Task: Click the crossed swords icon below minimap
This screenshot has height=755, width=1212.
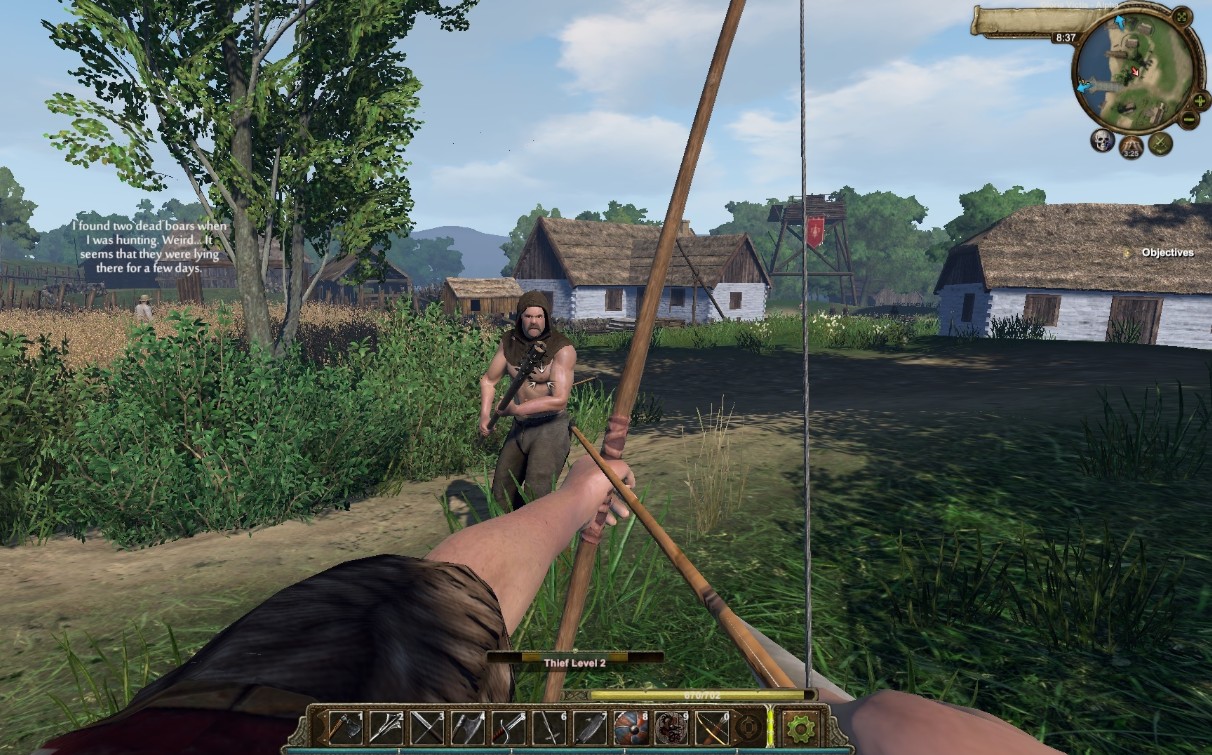Action: (1160, 142)
